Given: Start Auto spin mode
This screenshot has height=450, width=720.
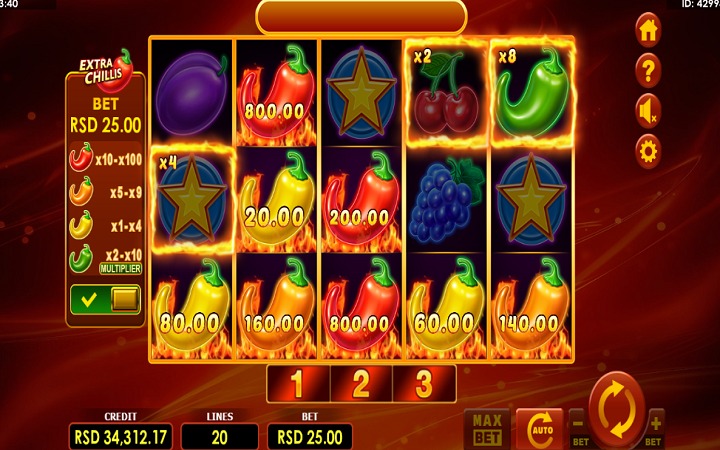Looking at the screenshot, I should 539,430.
